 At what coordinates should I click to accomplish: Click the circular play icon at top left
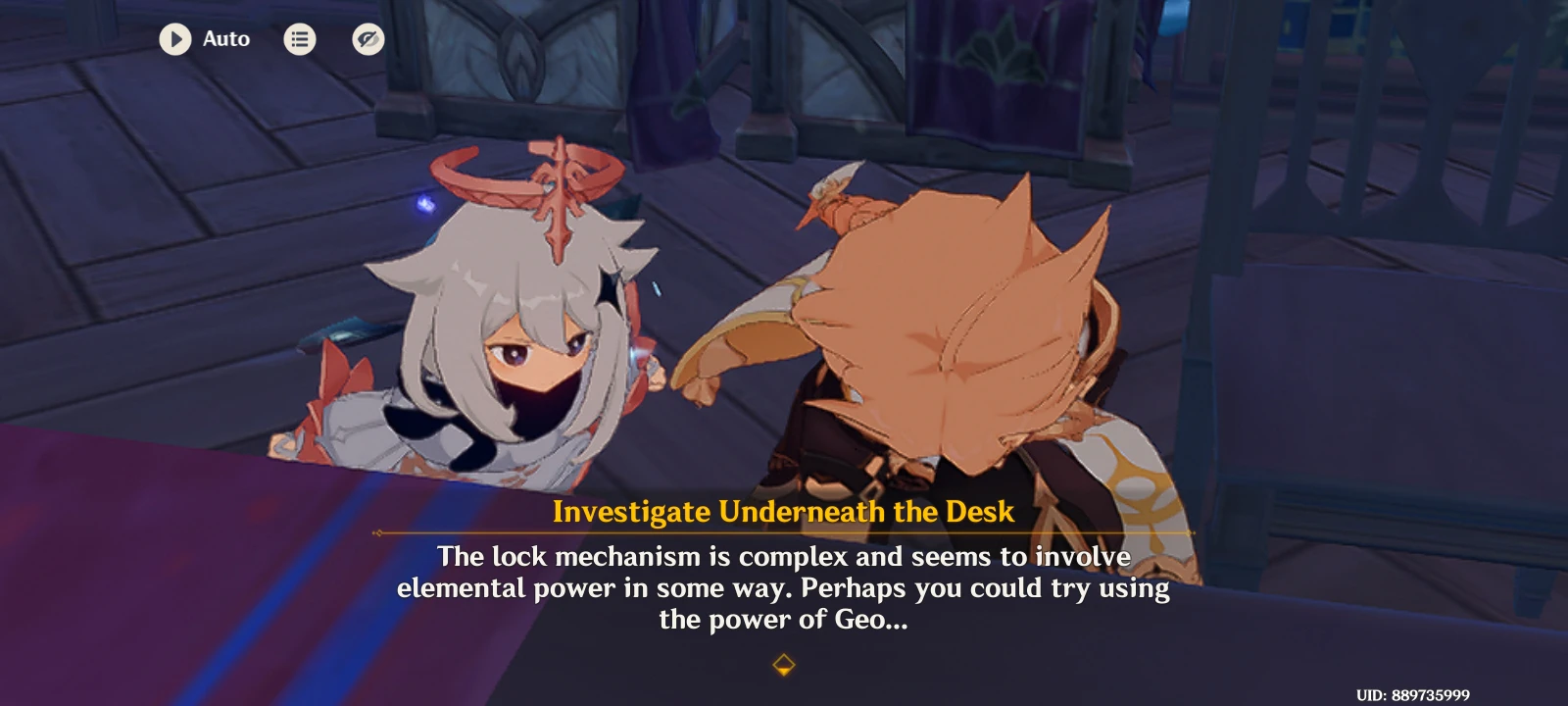click(x=176, y=39)
